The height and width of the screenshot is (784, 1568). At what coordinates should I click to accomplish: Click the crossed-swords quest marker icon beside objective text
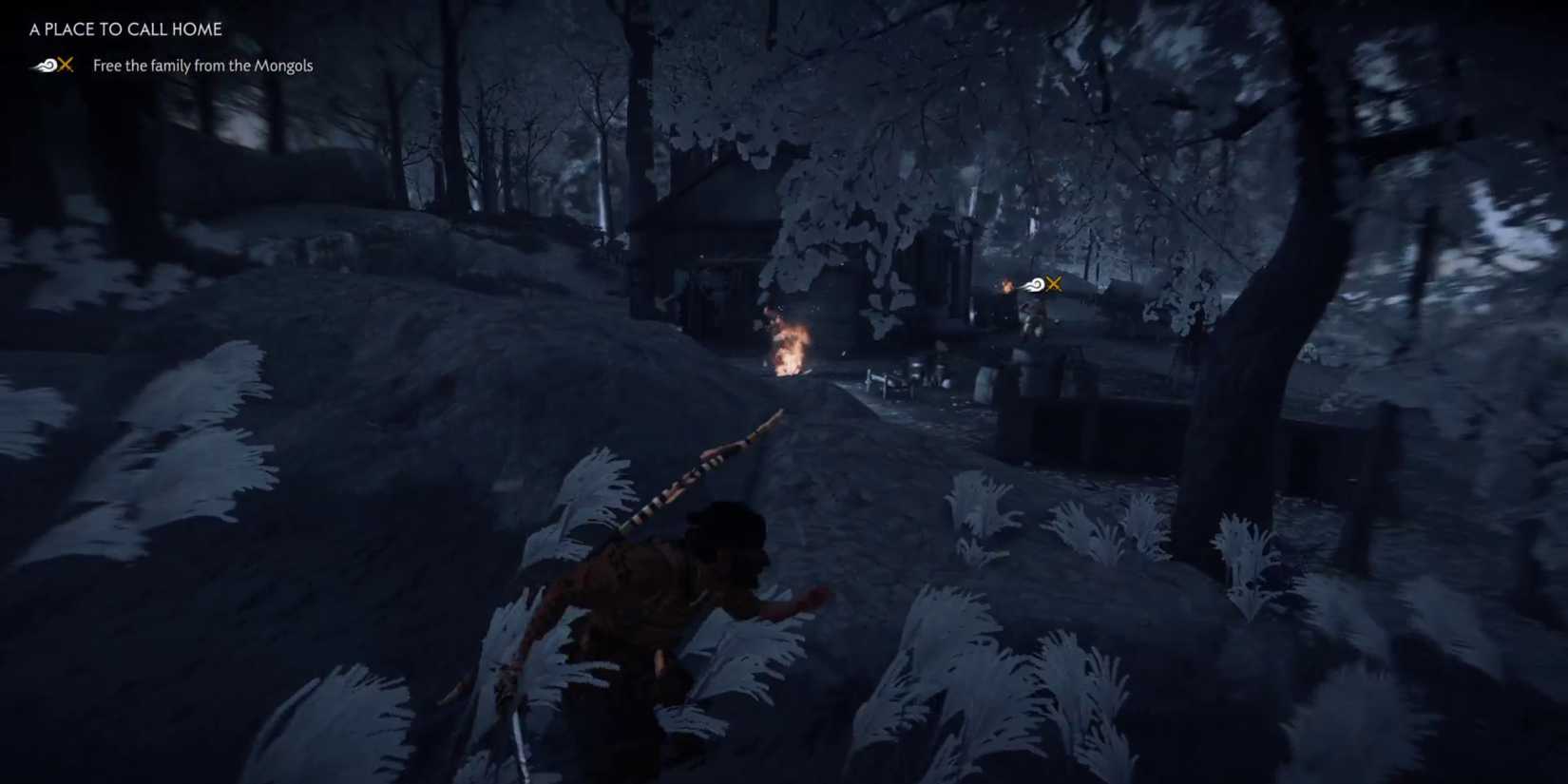pyautogui.click(x=65, y=66)
